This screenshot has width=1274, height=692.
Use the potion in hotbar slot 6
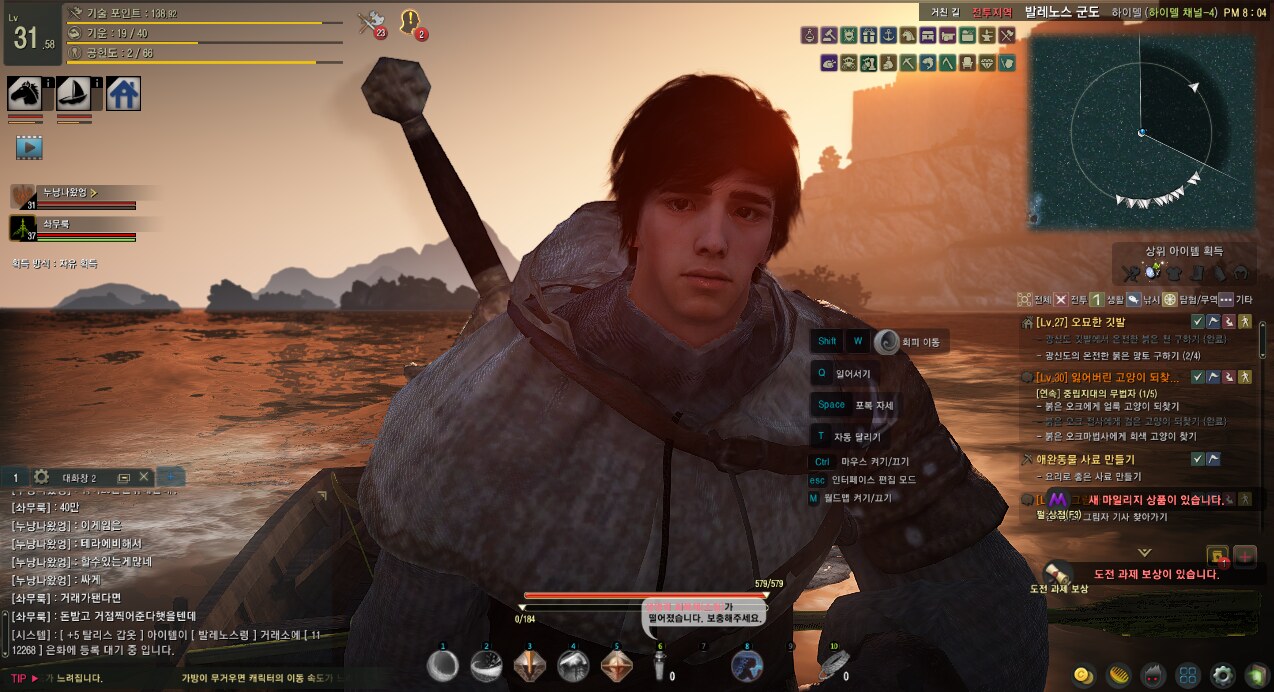pyautogui.click(x=658, y=667)
